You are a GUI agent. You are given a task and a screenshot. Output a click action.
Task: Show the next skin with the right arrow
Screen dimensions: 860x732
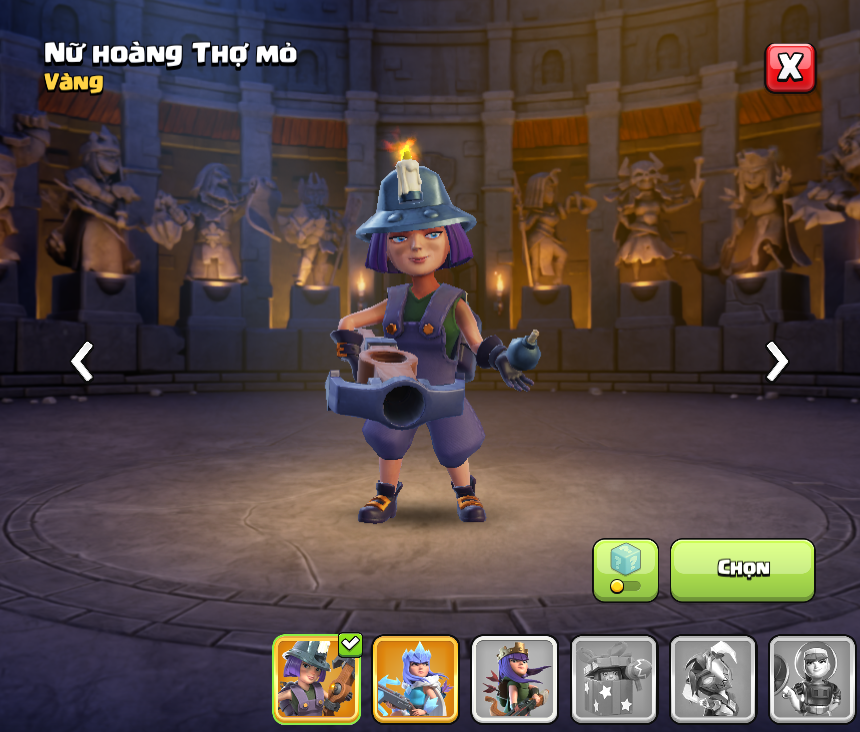[776, 361]
